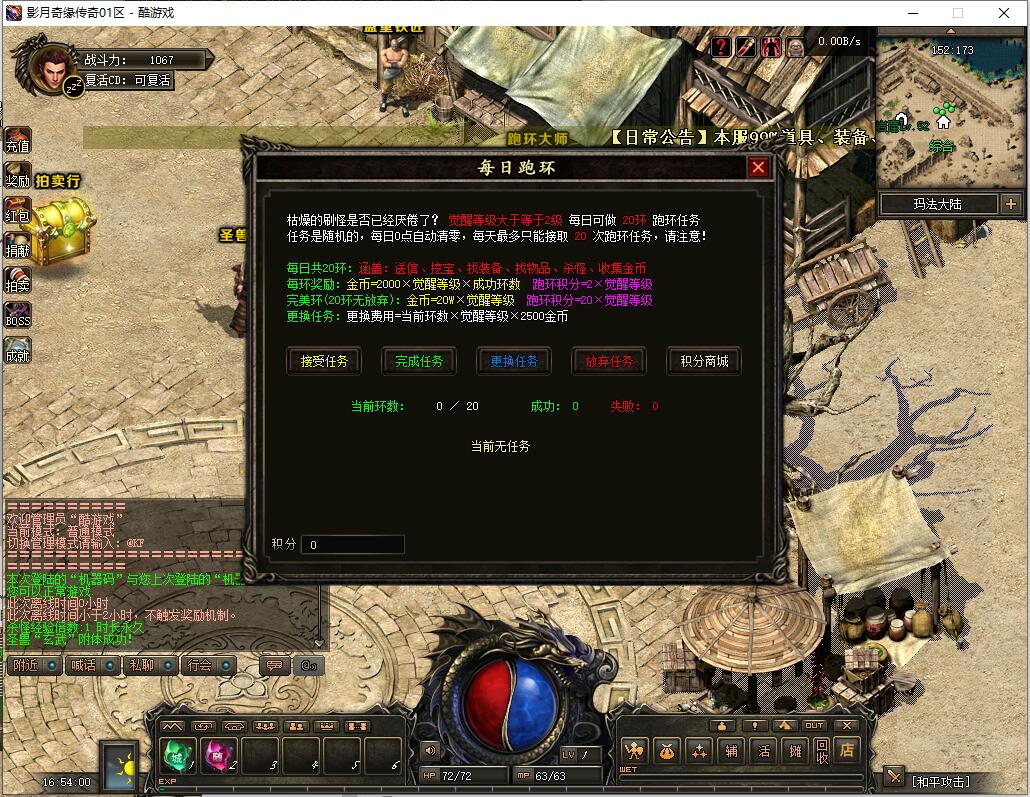The width and height of the screenshot is (1030, 797).
Task: Abandon the quest using 放弃任务
Action: click(x=609, y=361)
